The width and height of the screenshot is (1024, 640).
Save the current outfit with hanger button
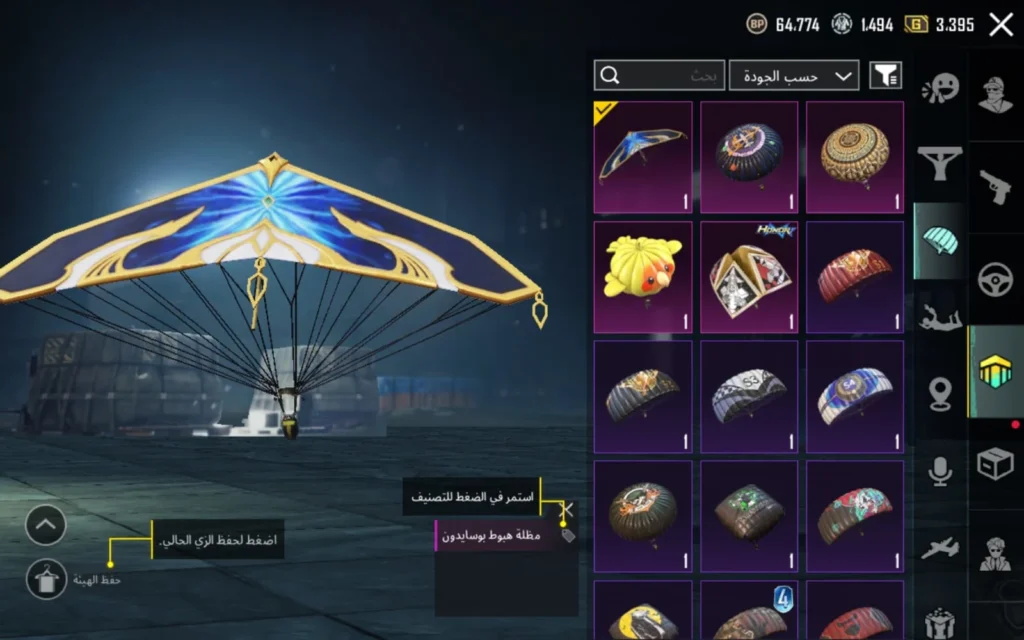(46, 578)
